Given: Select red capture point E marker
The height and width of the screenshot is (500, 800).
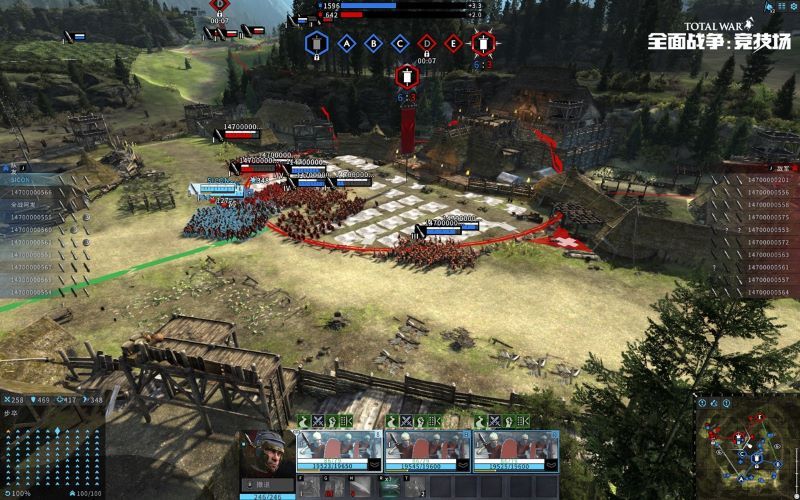Looking at the screenshot, I should (453, 43).
